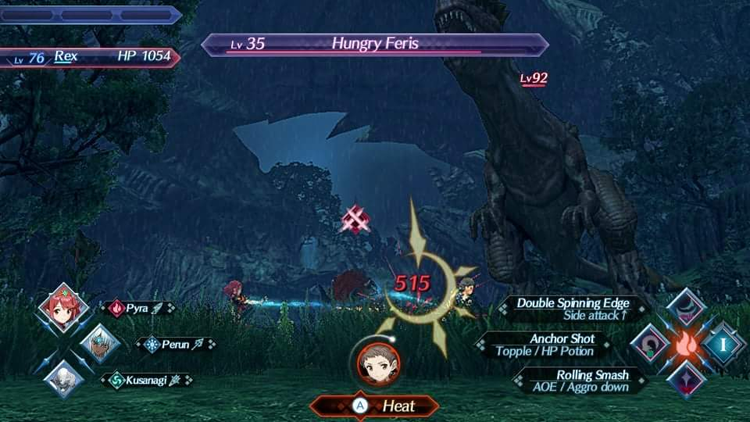Switch to Pyra's blade portrait
750x422 pixels.
[62, 308]
